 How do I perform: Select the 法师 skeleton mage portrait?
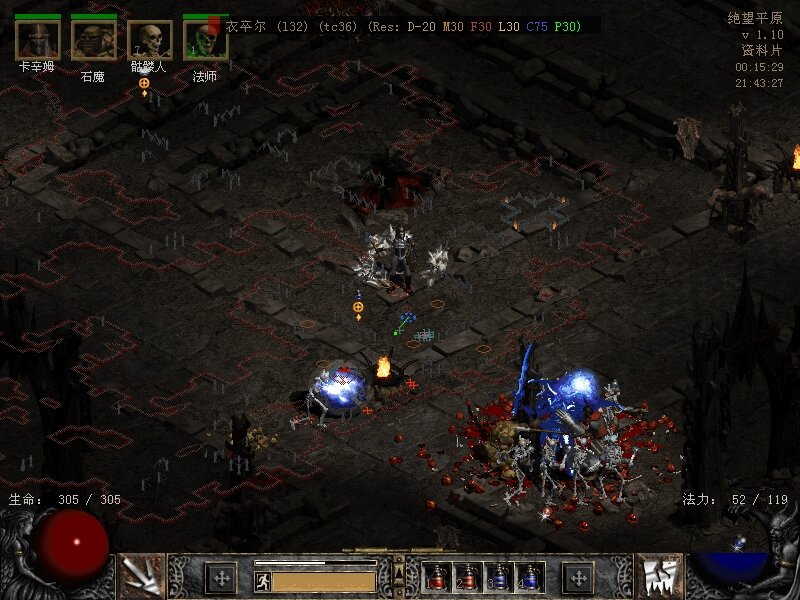pyautogui.click(x=205, y=40)
